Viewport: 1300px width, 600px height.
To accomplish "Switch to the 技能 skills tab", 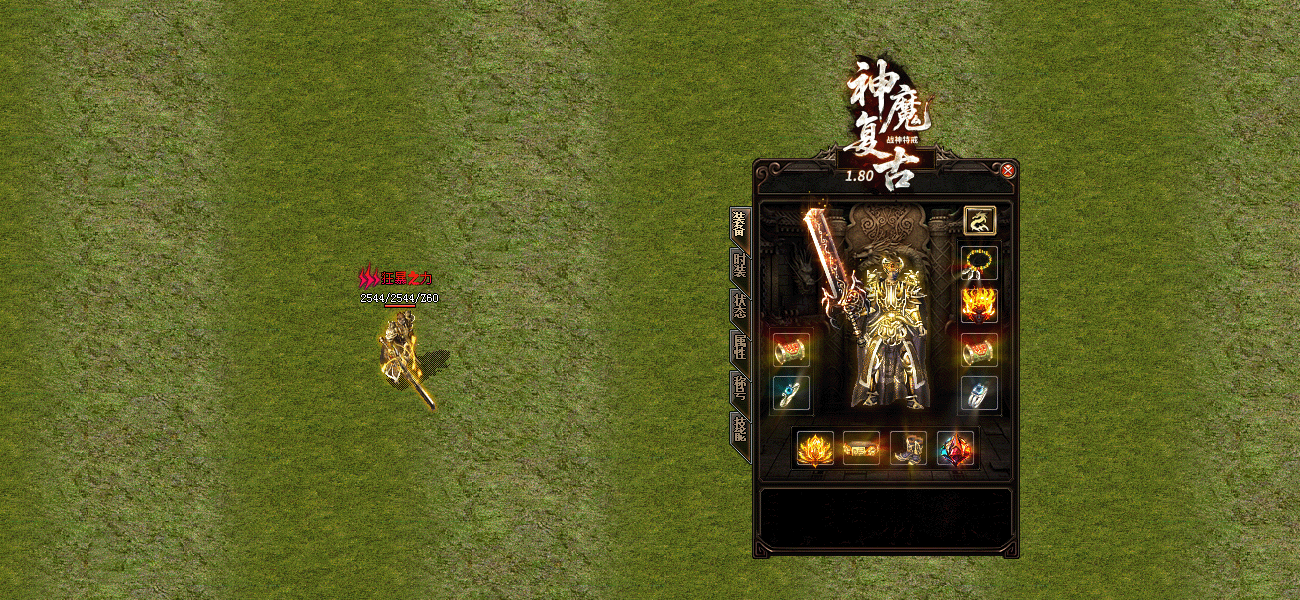I will pyautogui.click(x=739, y=432).
